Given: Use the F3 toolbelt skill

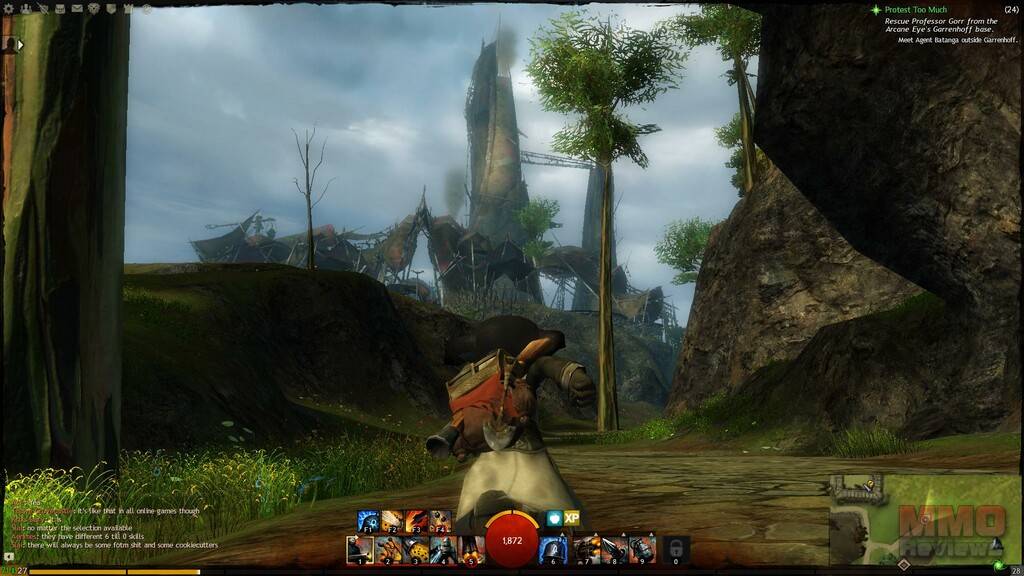Looking at the screenshot, I should point(416,521).
